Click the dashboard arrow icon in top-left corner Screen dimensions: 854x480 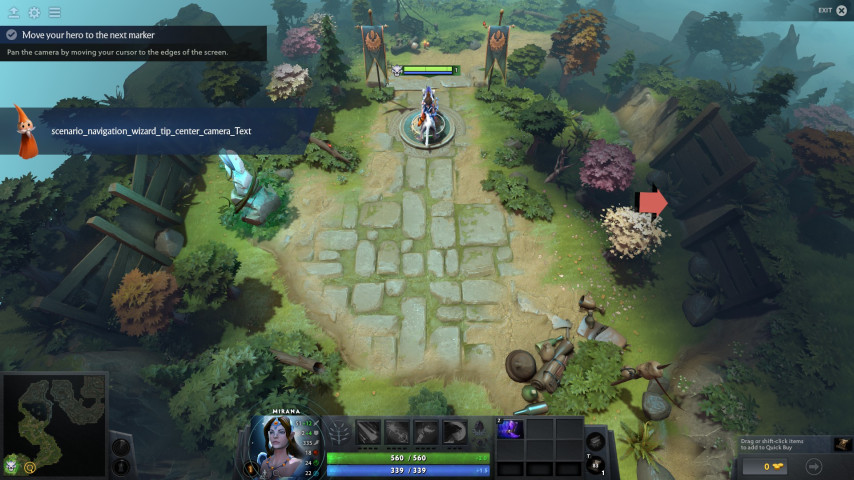pos(13,12)
